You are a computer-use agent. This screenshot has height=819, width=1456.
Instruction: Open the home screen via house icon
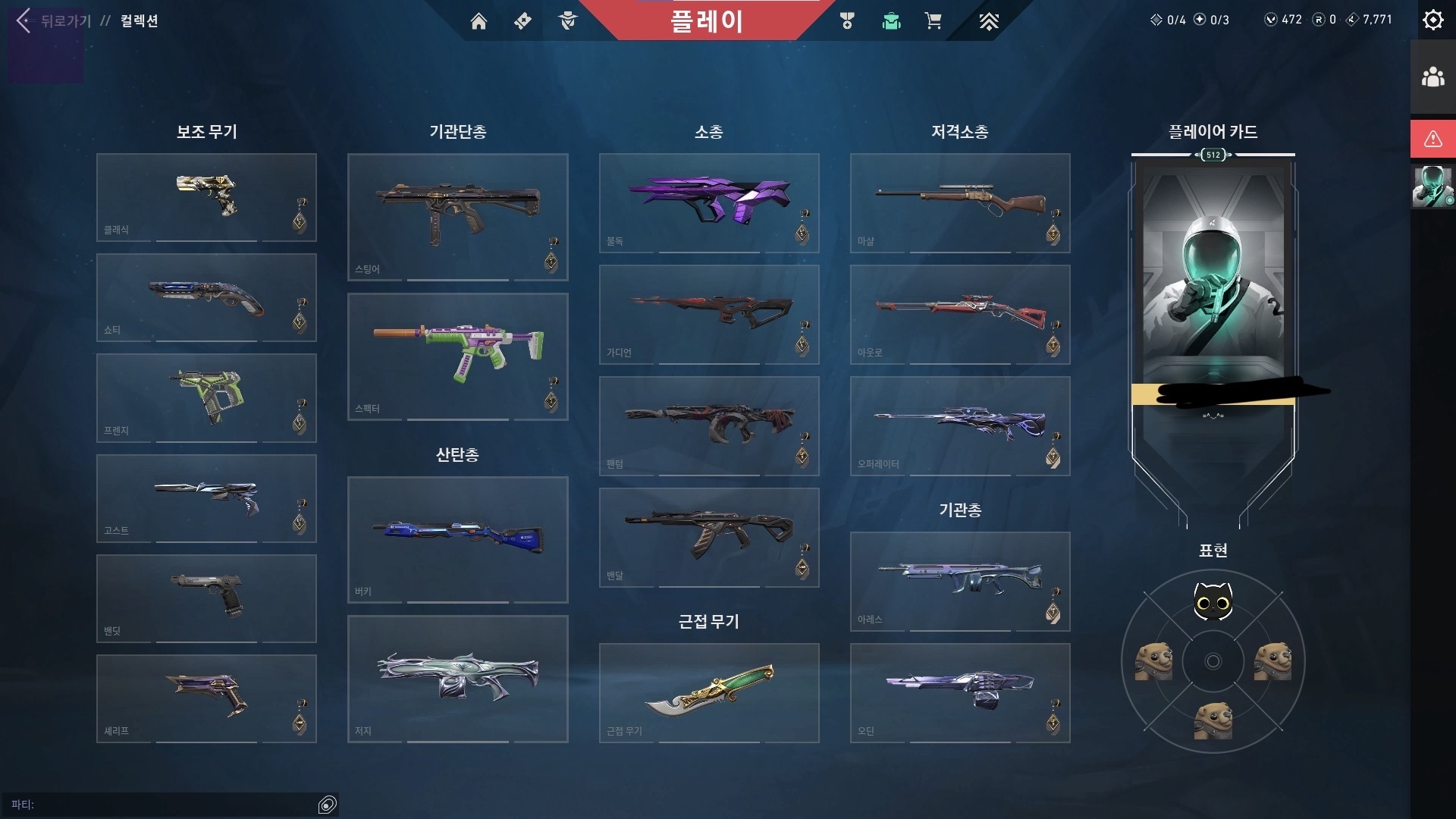coord(479,21)
